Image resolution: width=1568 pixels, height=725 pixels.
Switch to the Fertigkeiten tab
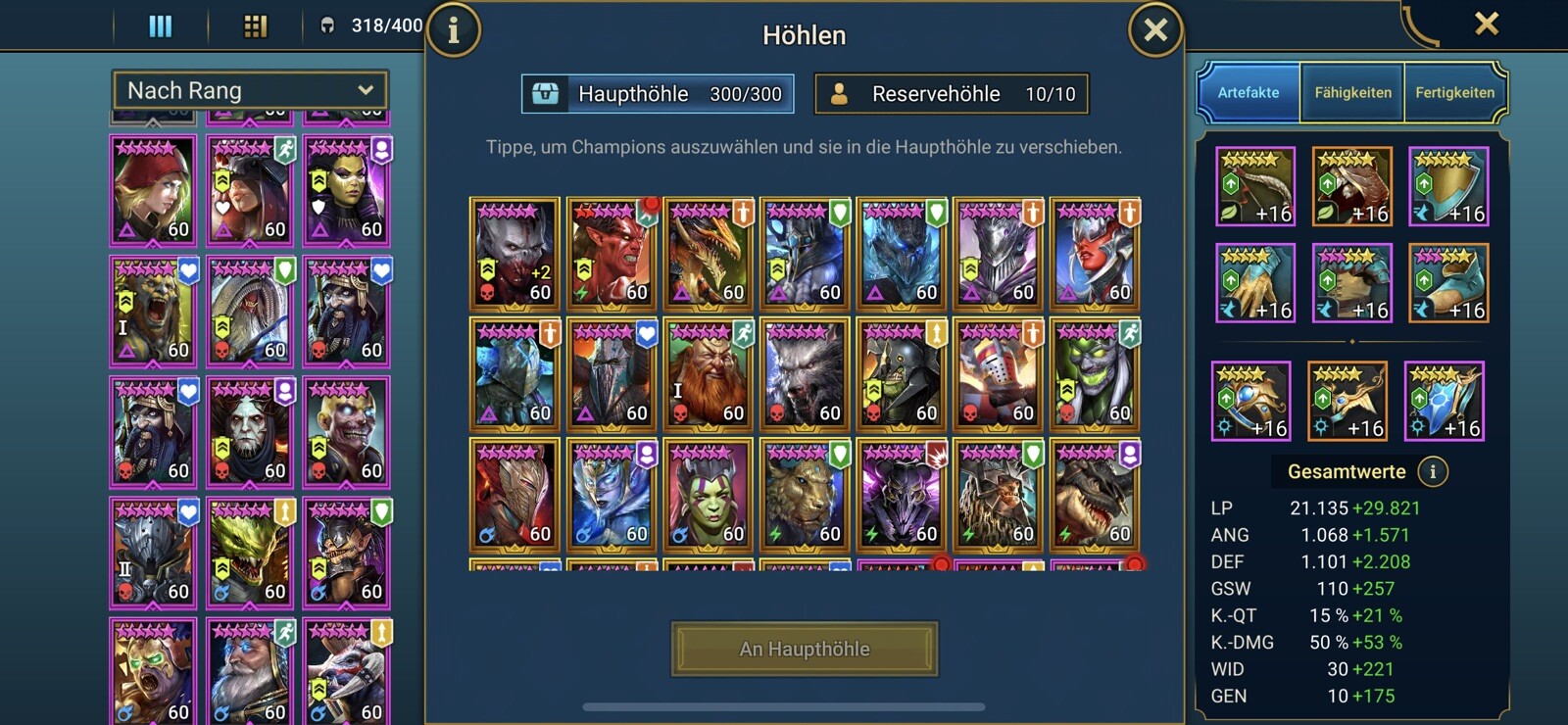click(x=1454, y=92)
